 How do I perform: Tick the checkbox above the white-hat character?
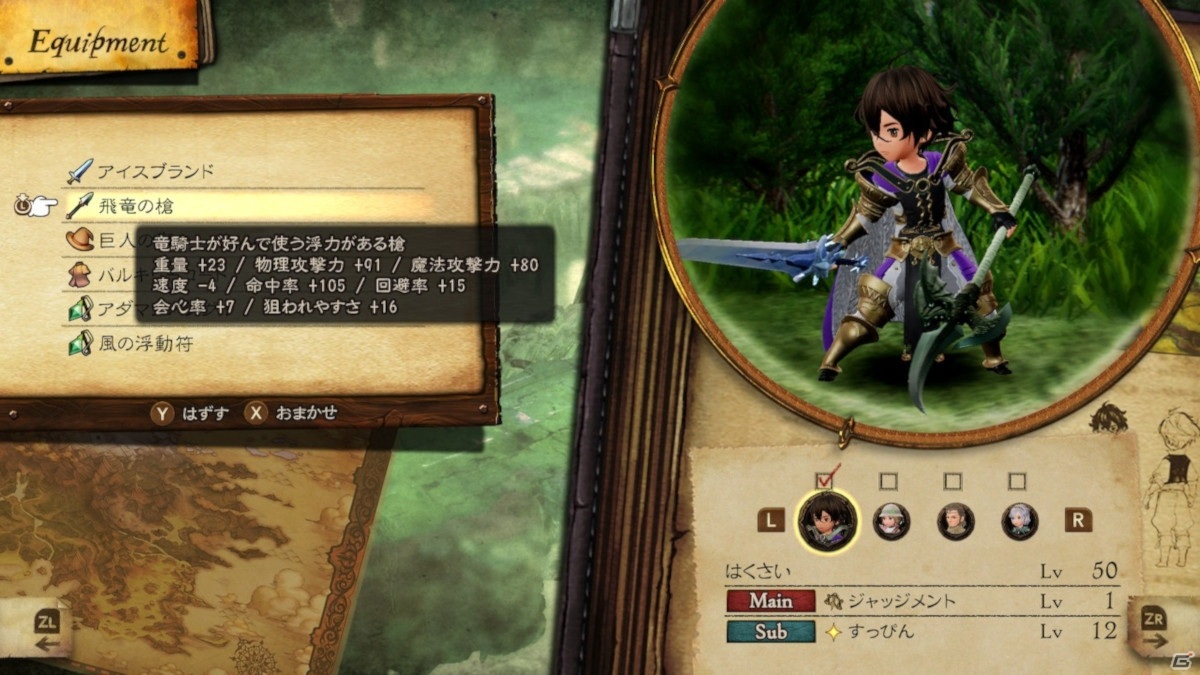click(x=889, y=481)
